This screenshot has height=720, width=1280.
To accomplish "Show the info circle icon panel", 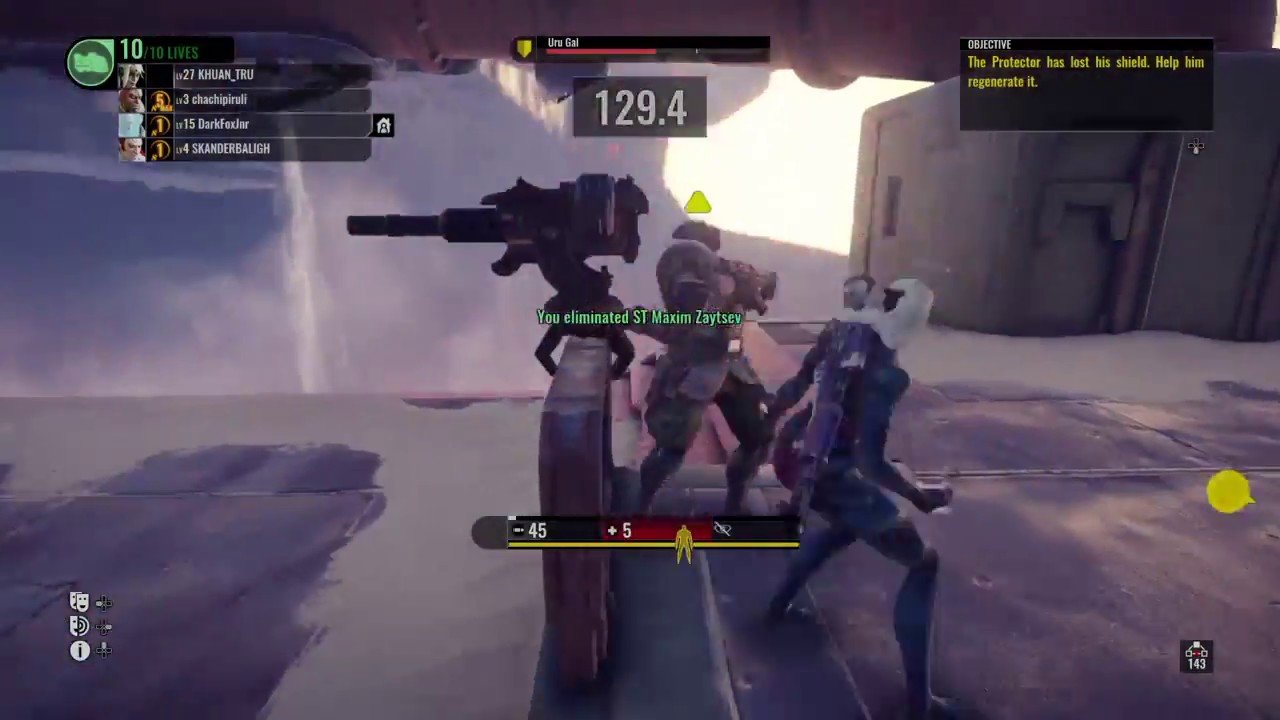I will coord(79,651).
